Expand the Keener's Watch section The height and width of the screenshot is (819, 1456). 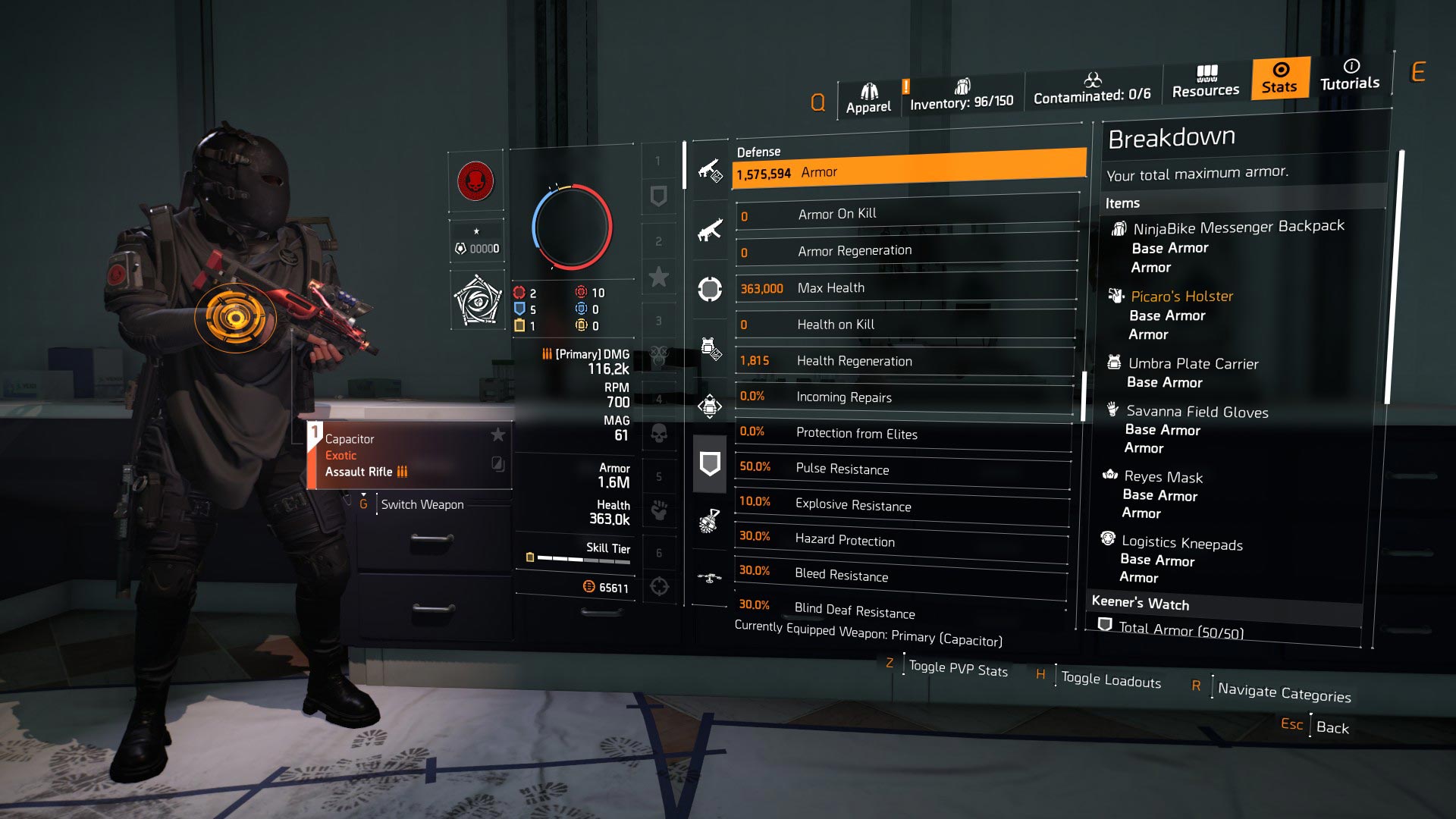[1141, 604]
